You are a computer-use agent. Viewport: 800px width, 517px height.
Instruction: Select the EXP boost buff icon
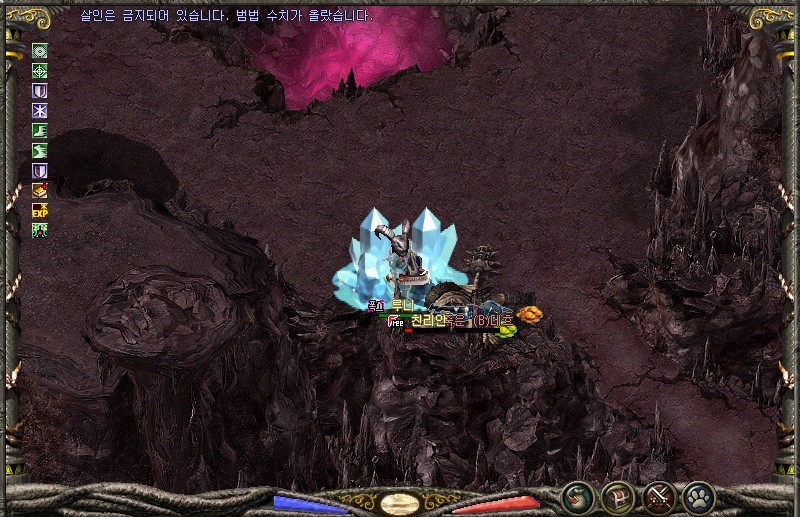(40, 210)
